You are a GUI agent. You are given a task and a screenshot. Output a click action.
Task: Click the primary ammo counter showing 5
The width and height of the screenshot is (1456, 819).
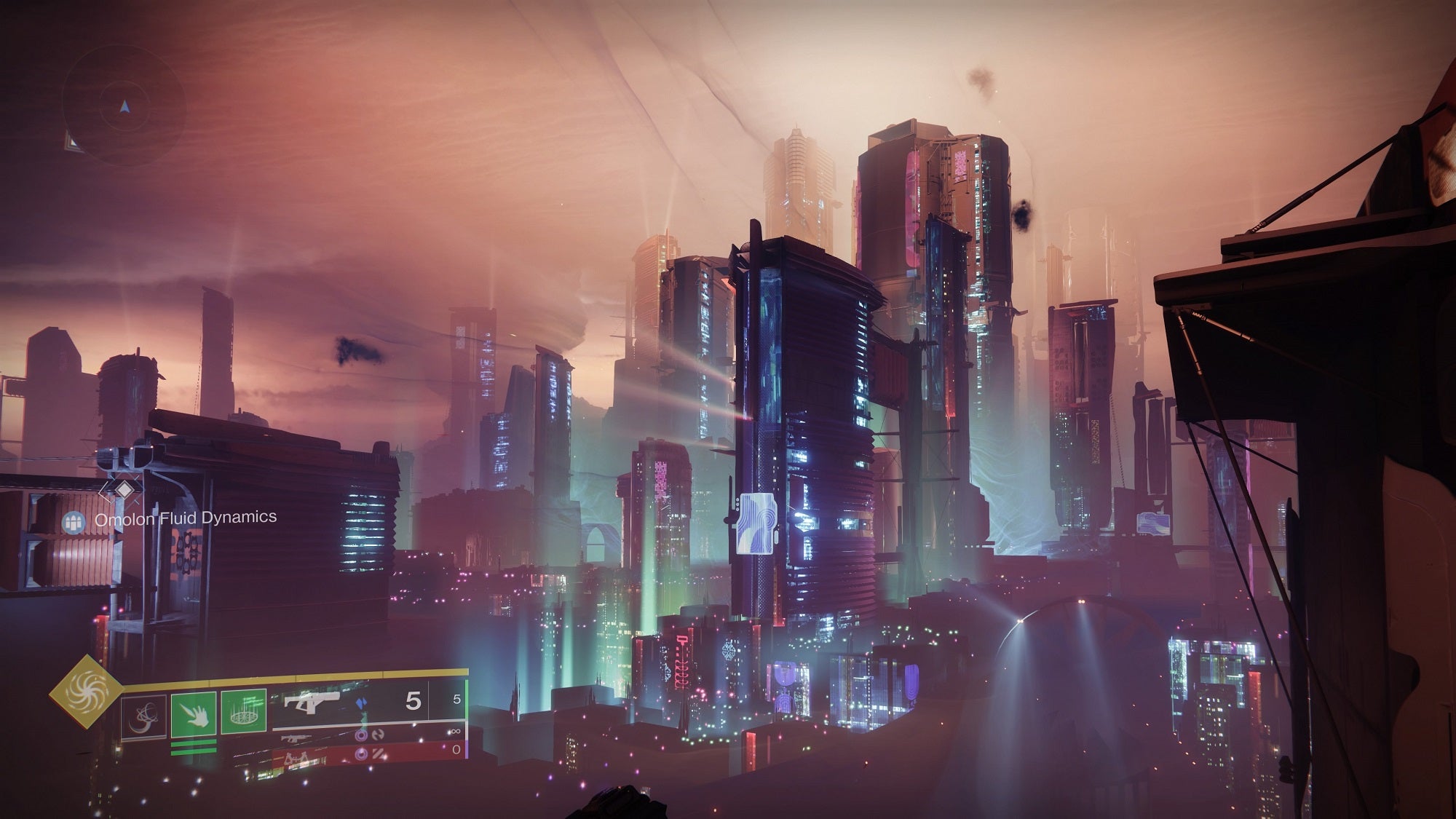pyautogui.click(x=412, y=702)
